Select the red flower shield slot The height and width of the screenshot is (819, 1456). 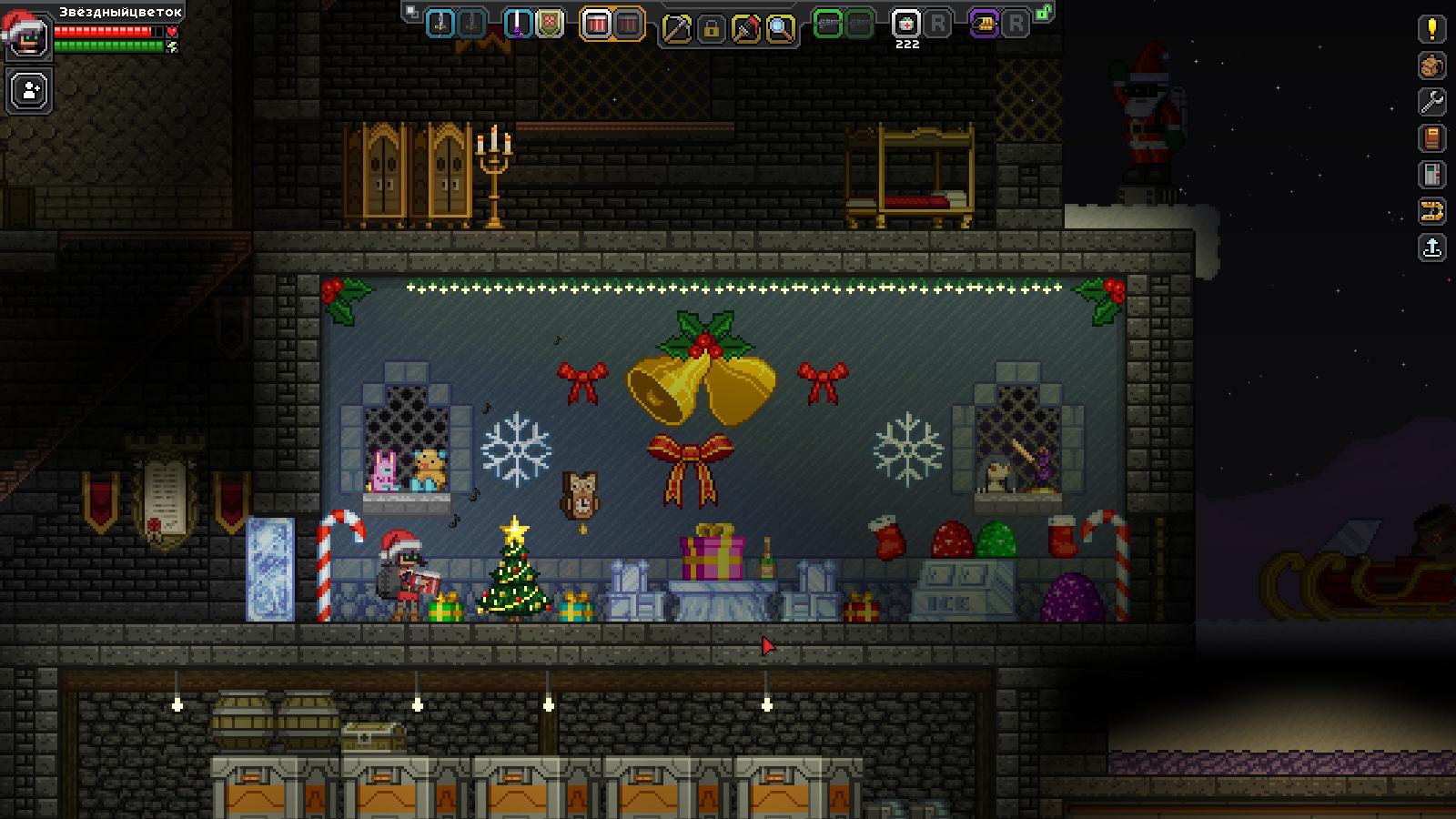click(550, 24)
